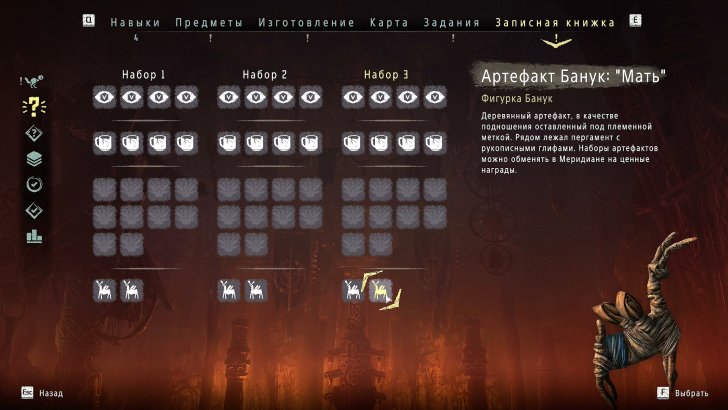Viewport: 728px width, 410px height.
Task: Go to the Изготовление tab
Action: tap(306, 22)
